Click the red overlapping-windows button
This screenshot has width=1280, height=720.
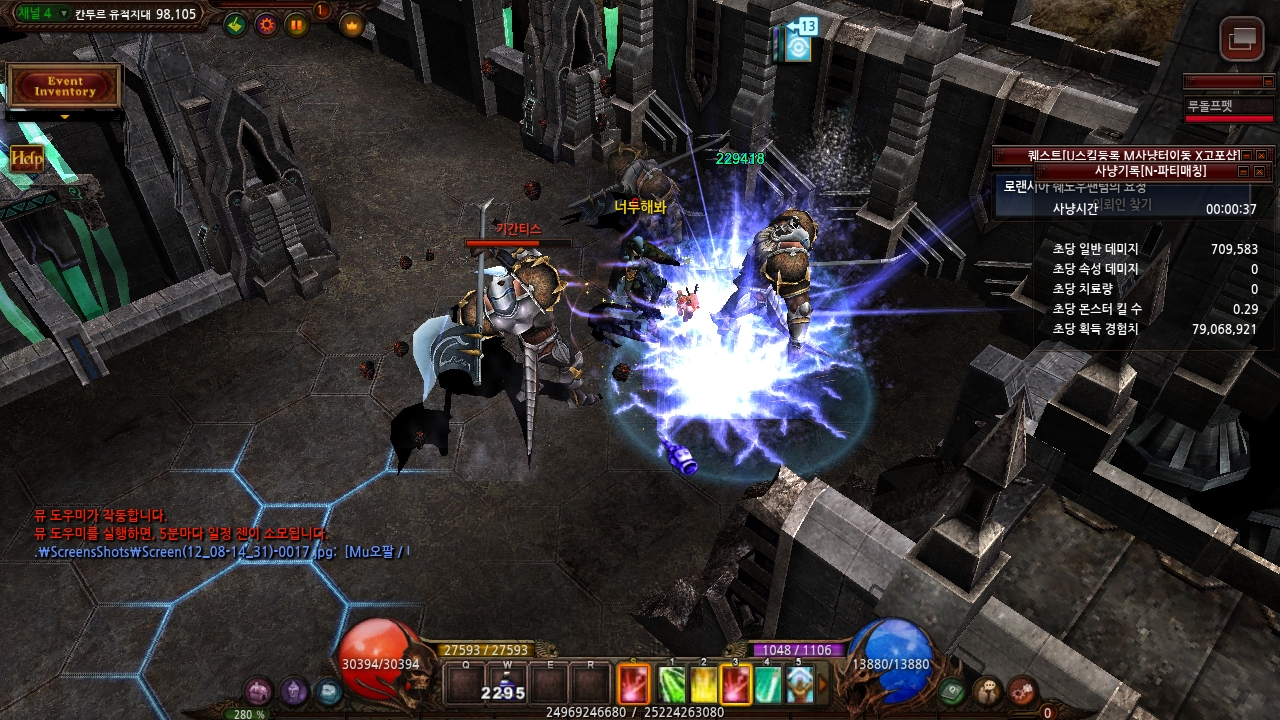pyautogui.click(x=1242, y=39)
